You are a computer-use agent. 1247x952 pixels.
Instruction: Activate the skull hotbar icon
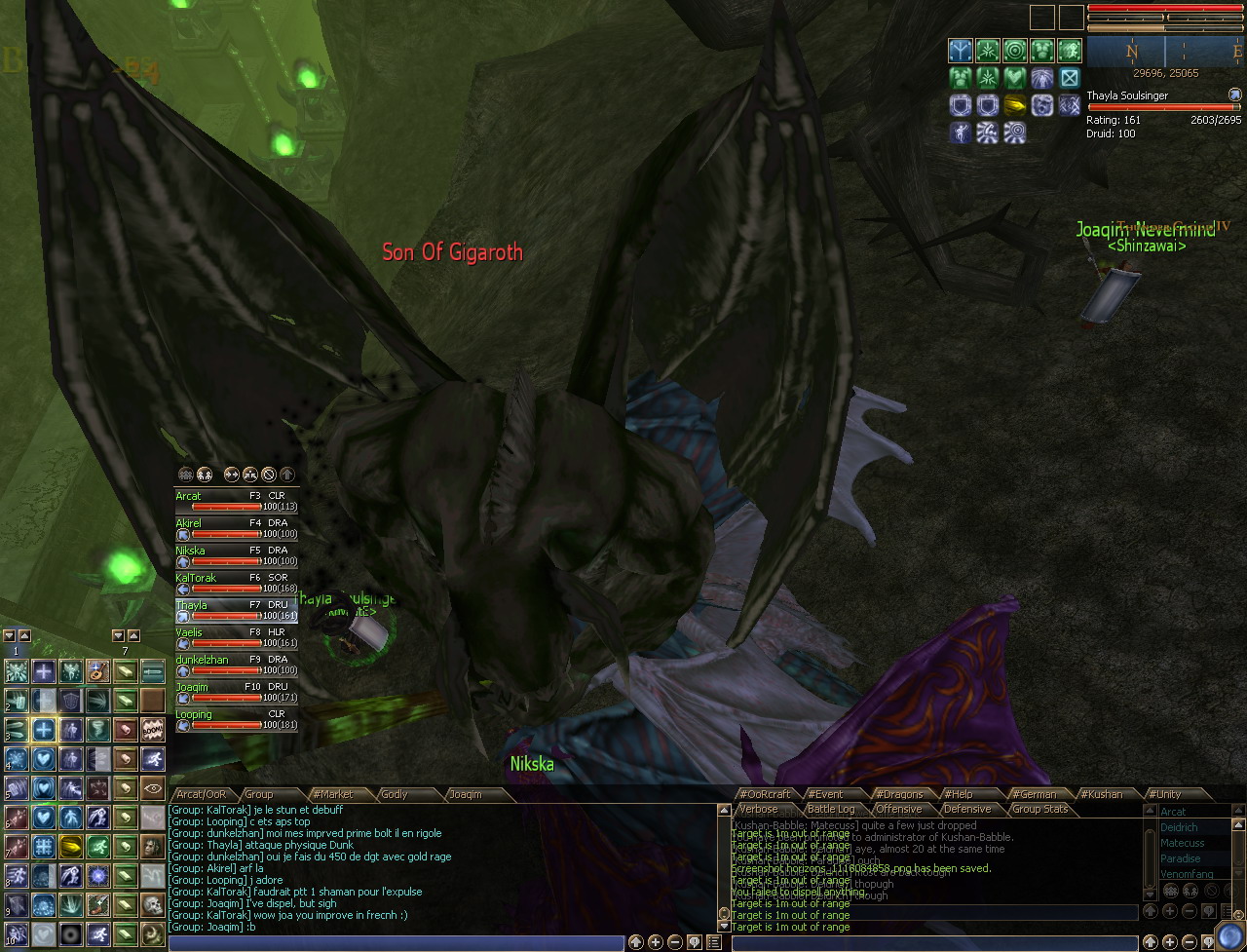152,904
